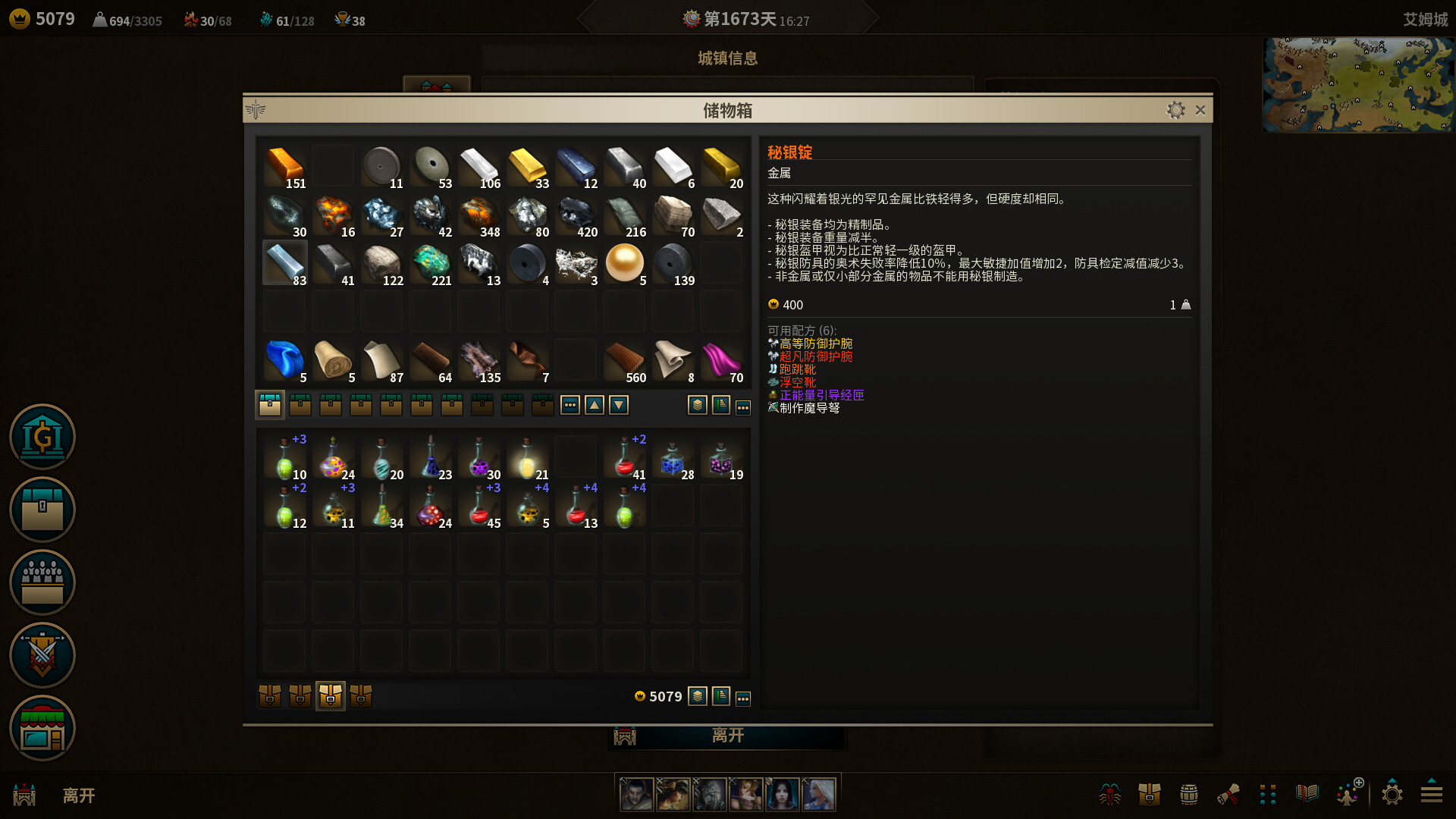Image resolution: width=1456 pixels, height=819 pixels.
Task: Click the quest scroll icon in bottom bar
Action: pos(1229,794)
